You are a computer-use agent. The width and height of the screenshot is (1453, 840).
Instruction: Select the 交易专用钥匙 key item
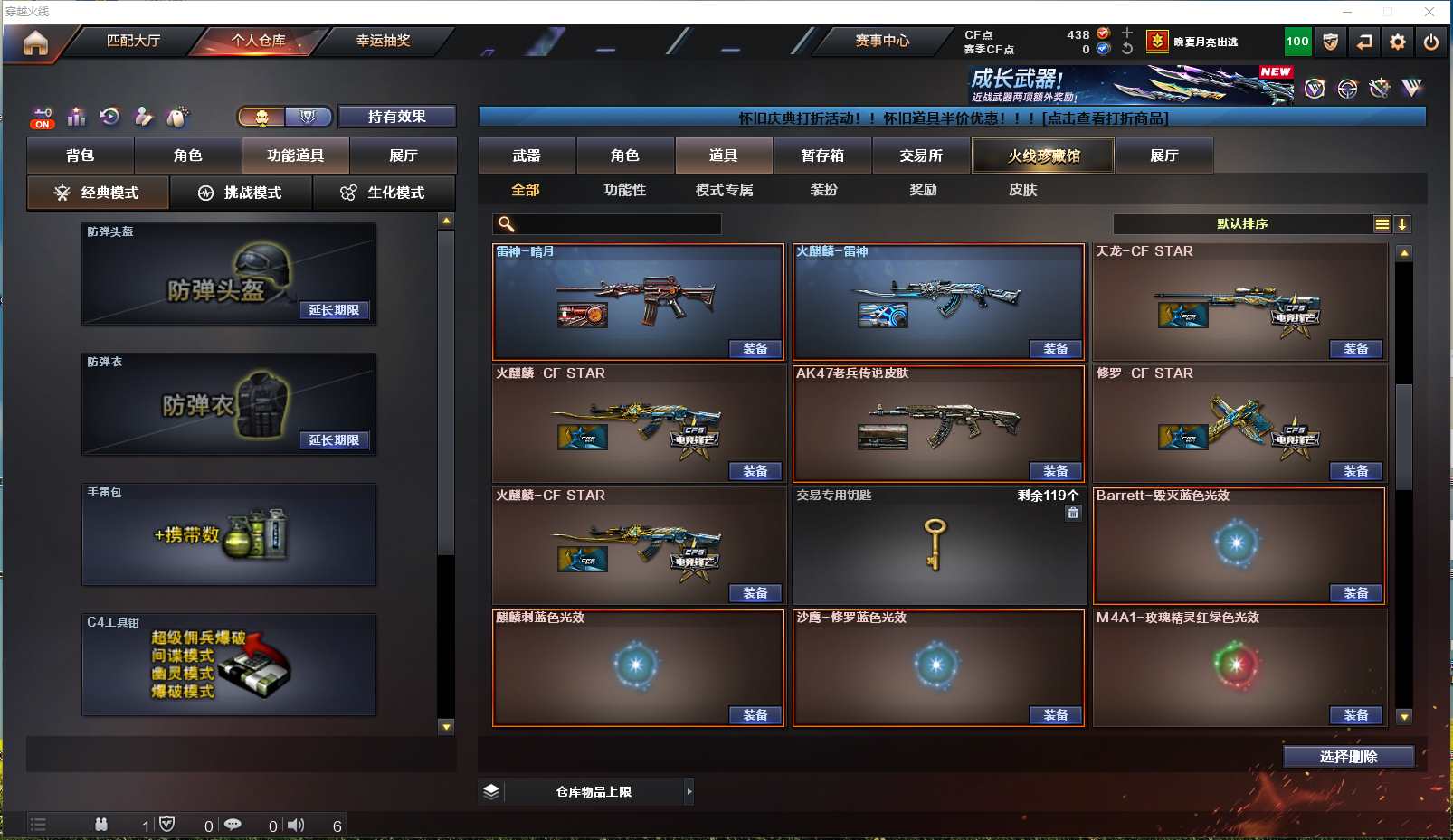938,545
